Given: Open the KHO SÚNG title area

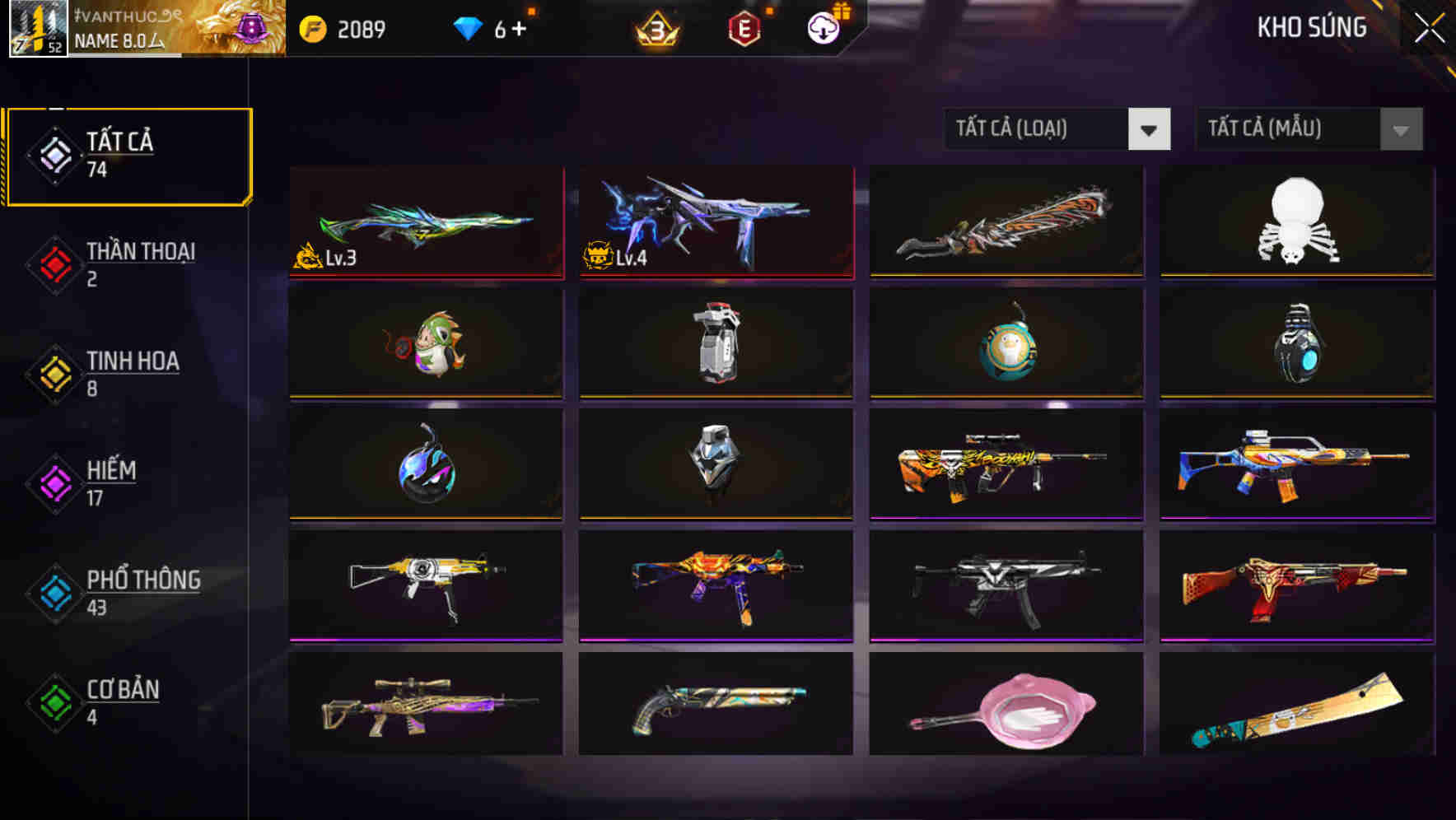Looking at the screenshot, I should coord(1311,27).
